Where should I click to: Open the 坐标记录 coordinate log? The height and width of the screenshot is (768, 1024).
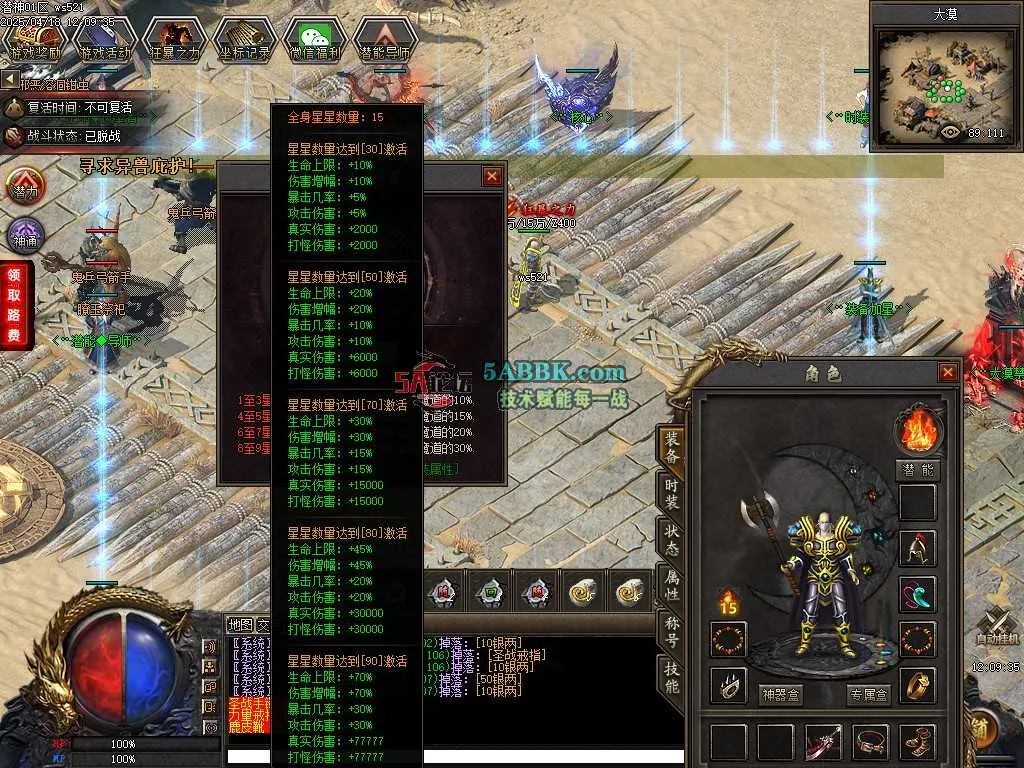[x=244, y=40]
